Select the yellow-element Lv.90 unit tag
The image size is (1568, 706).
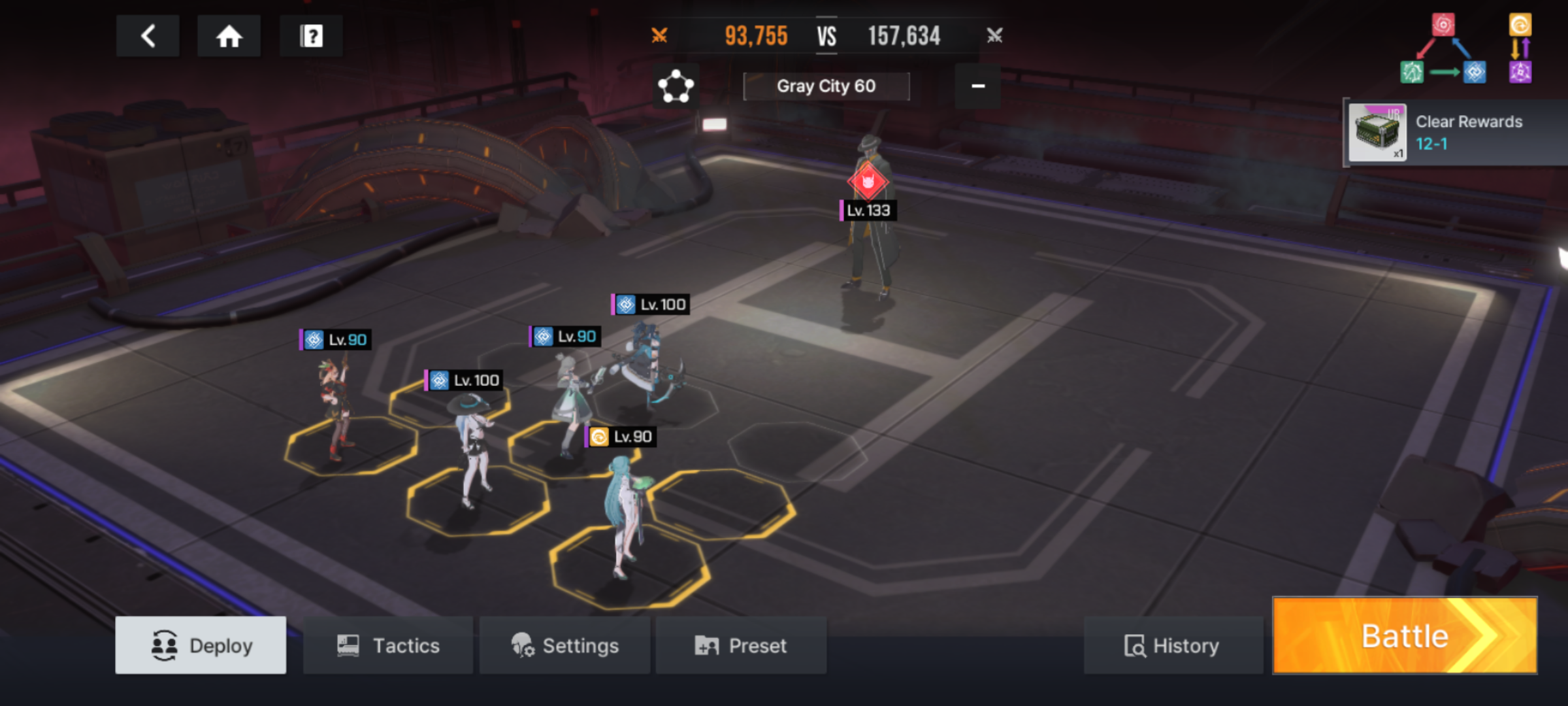[621, 437]
